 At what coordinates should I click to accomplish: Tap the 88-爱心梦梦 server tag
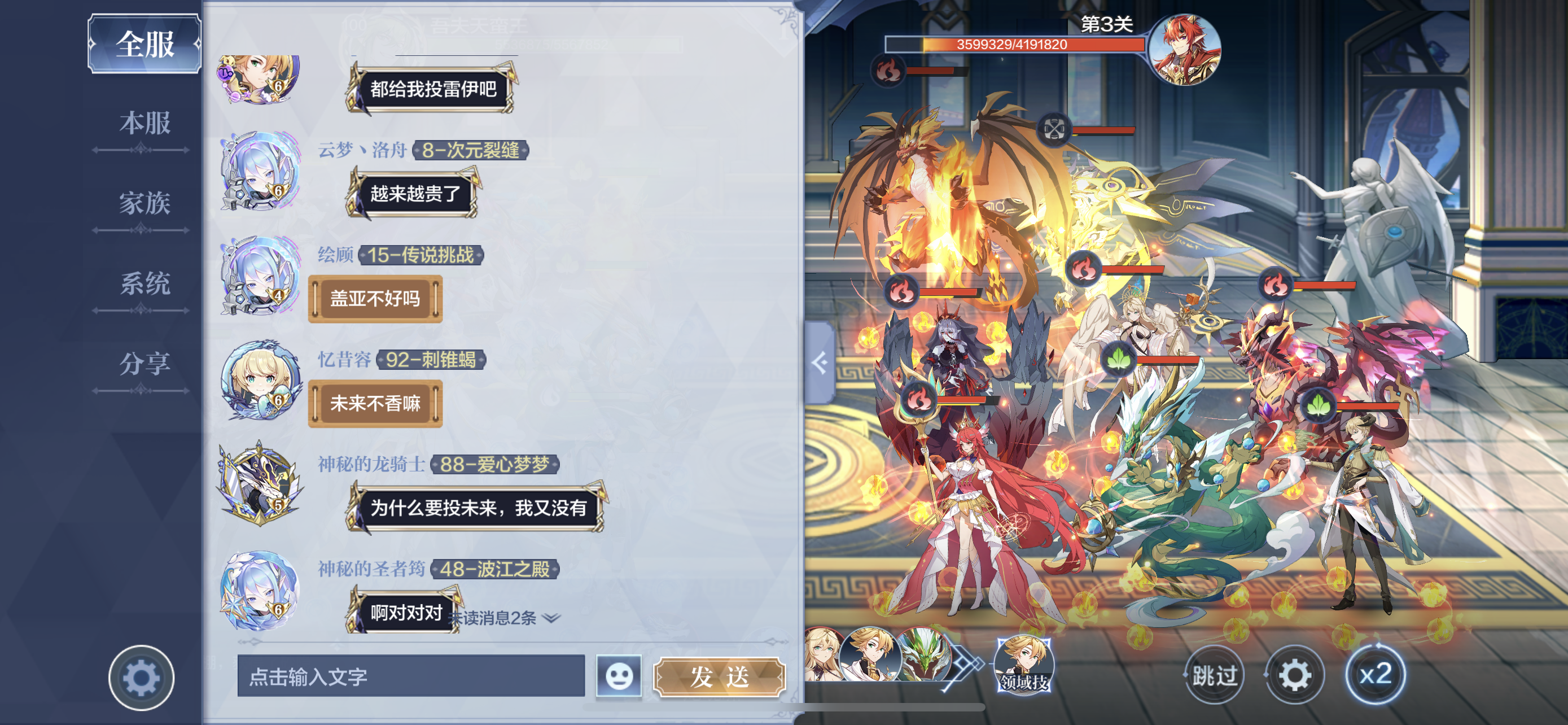(494, 465)
